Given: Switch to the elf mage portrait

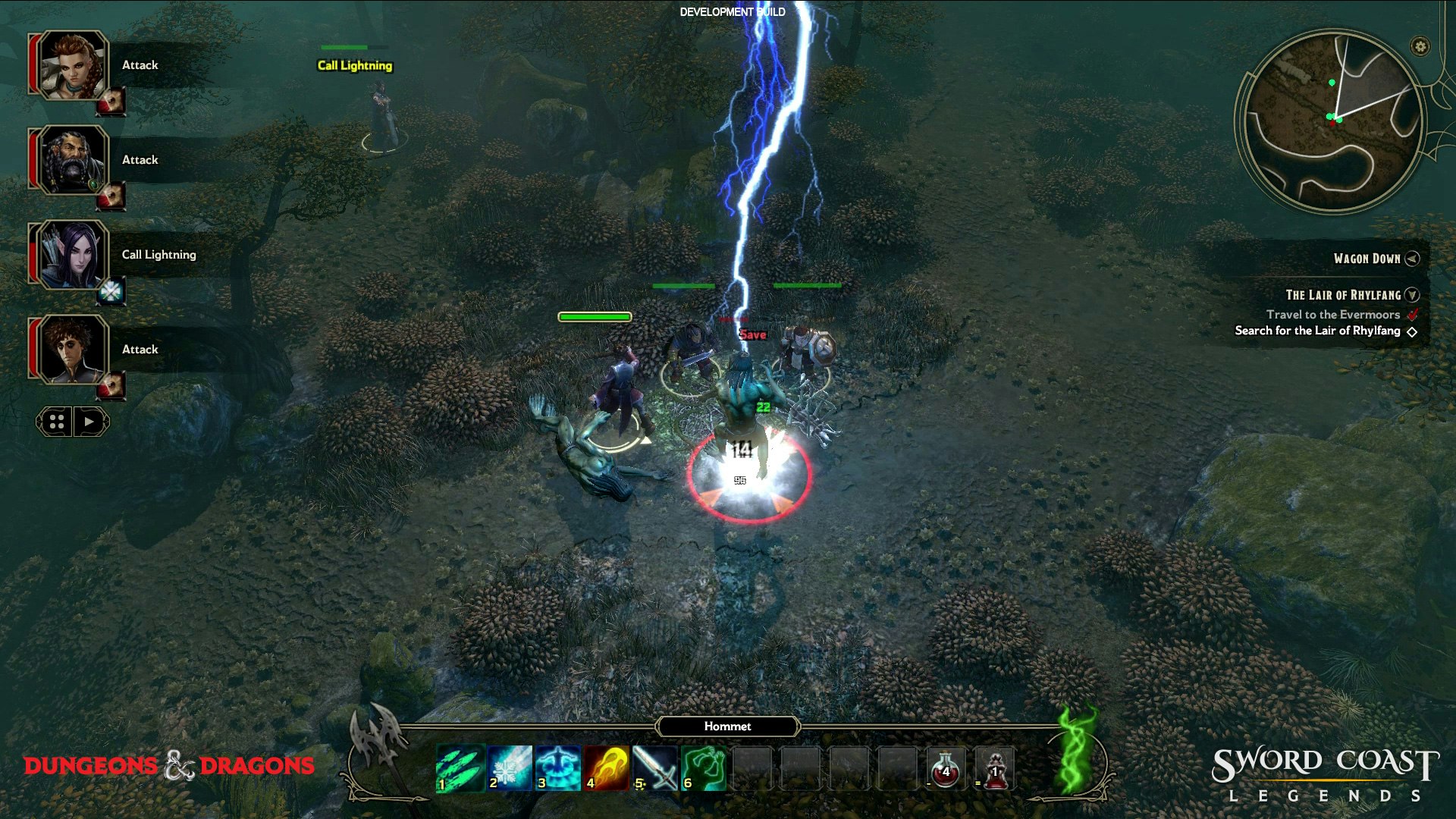Looking at the screenshot, I should pyautogui.click(x=72, y=254).
